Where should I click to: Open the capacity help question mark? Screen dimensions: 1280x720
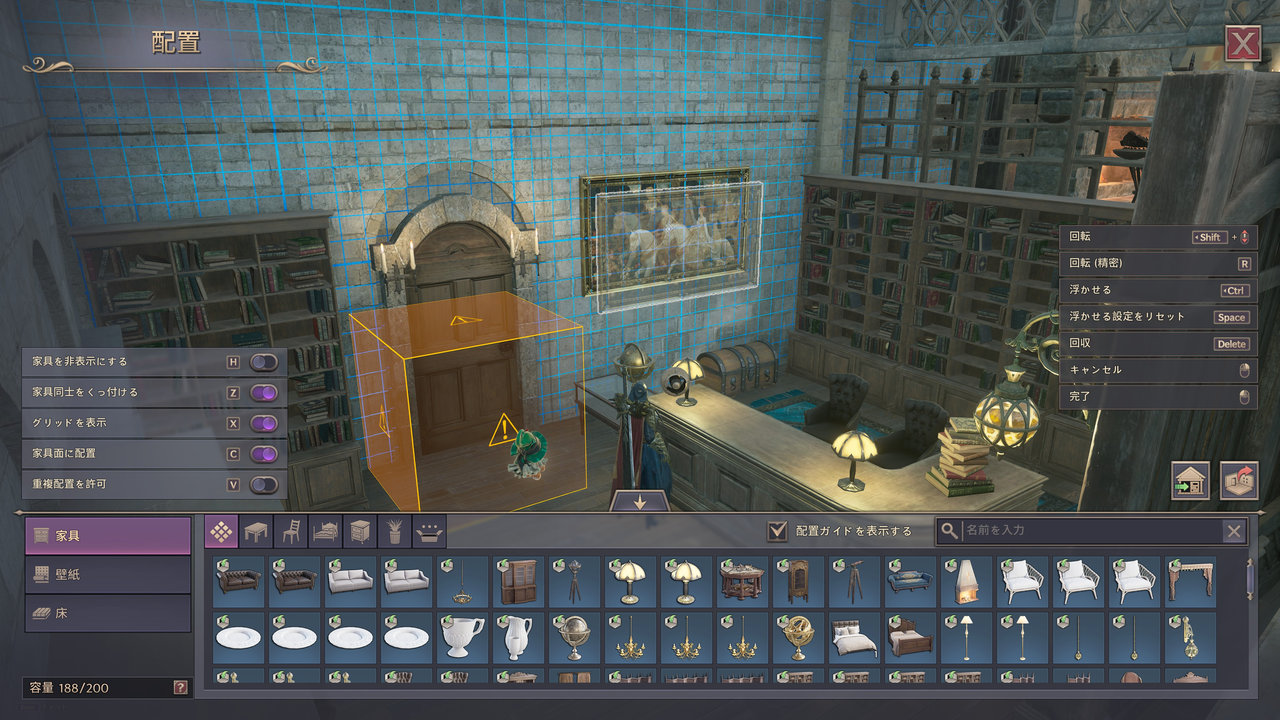click(x=180, y=688)
